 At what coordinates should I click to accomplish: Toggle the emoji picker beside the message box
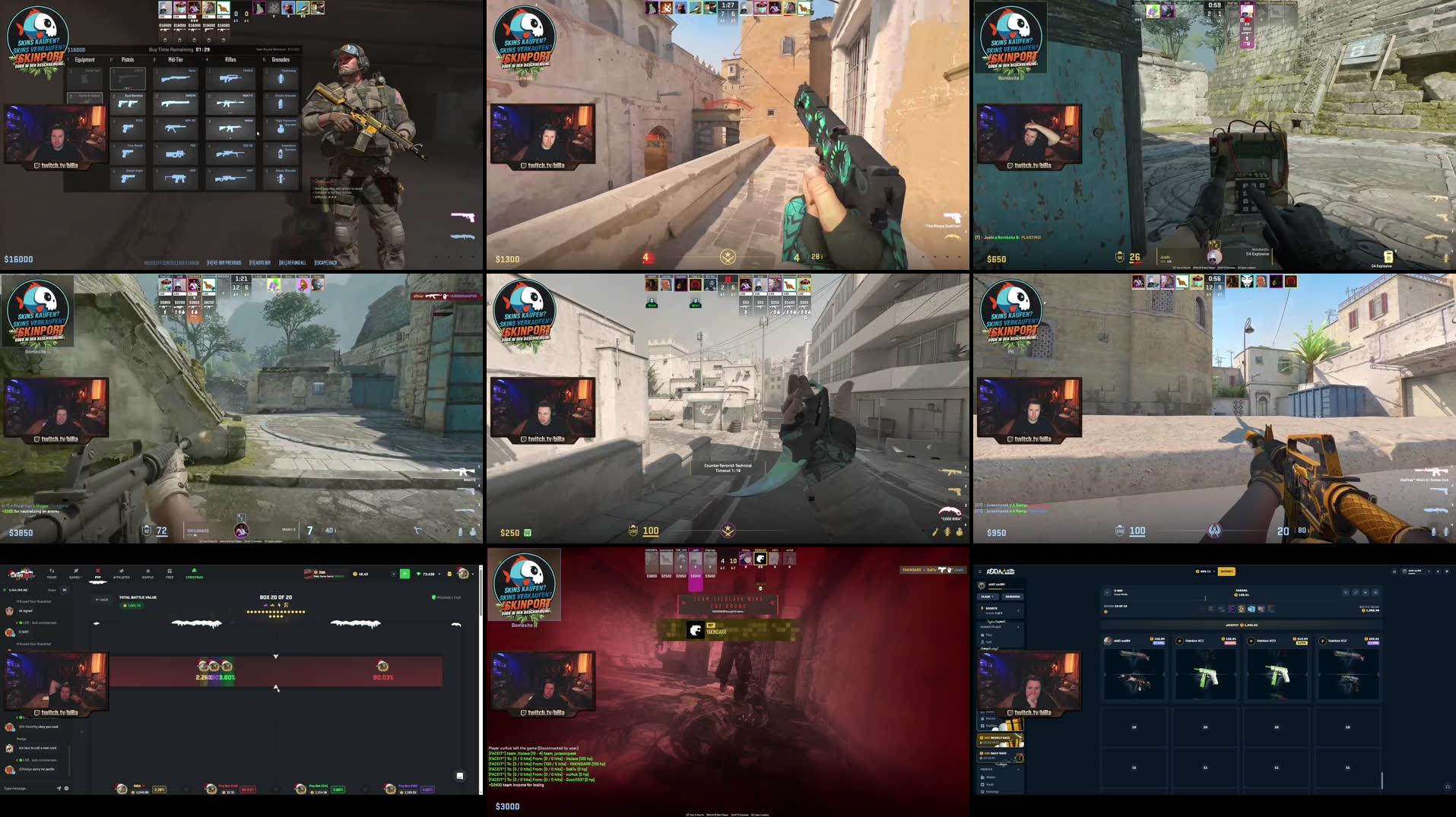point(65,789)
